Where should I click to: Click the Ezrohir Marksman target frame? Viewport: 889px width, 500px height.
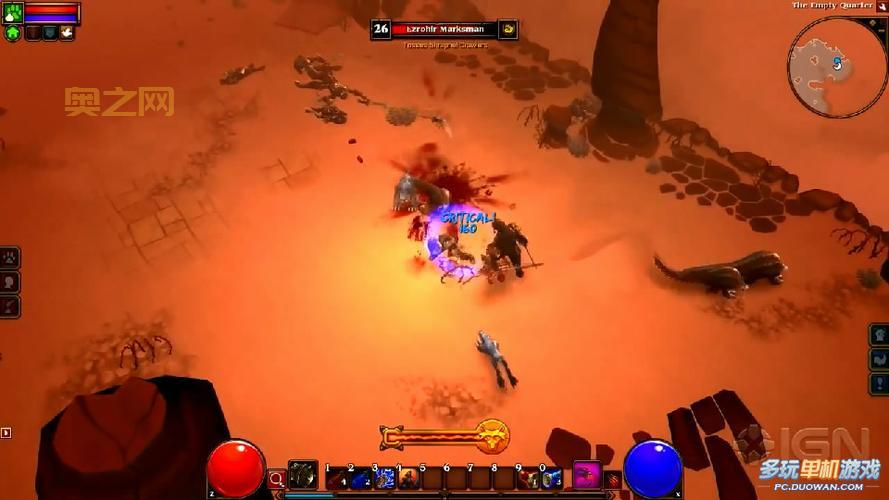click(444, 29)
